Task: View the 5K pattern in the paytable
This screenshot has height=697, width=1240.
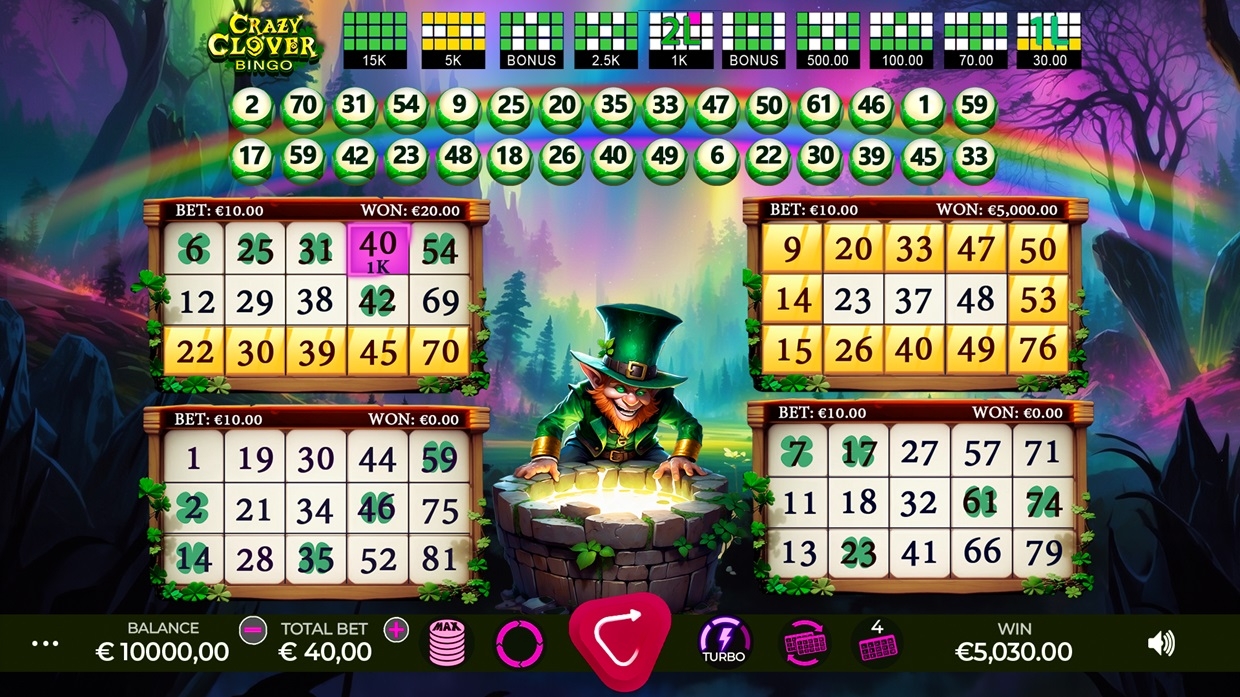Action: tap(453, 40)
